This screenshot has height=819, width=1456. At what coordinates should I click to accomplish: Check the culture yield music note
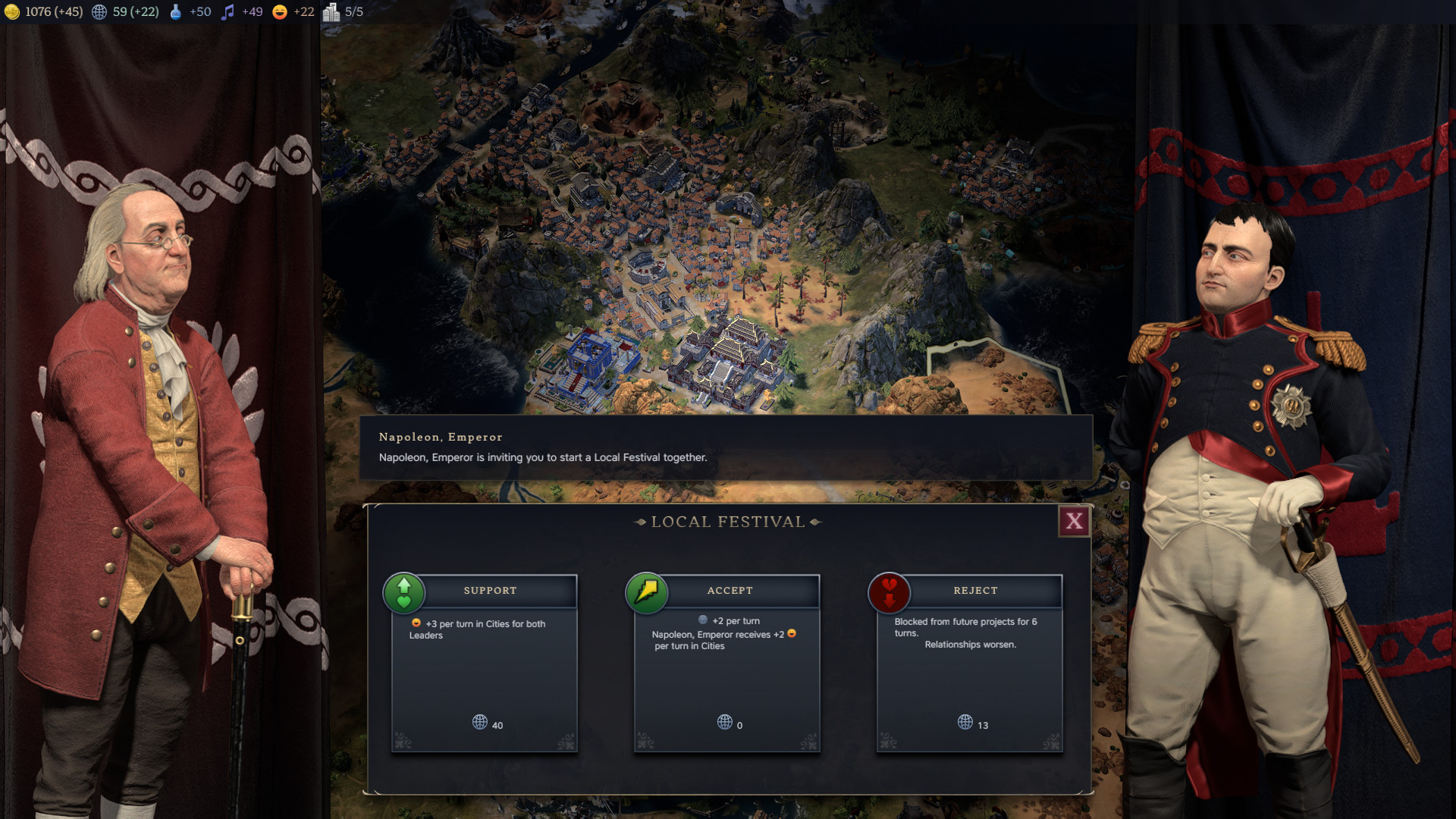coord(227,12)
